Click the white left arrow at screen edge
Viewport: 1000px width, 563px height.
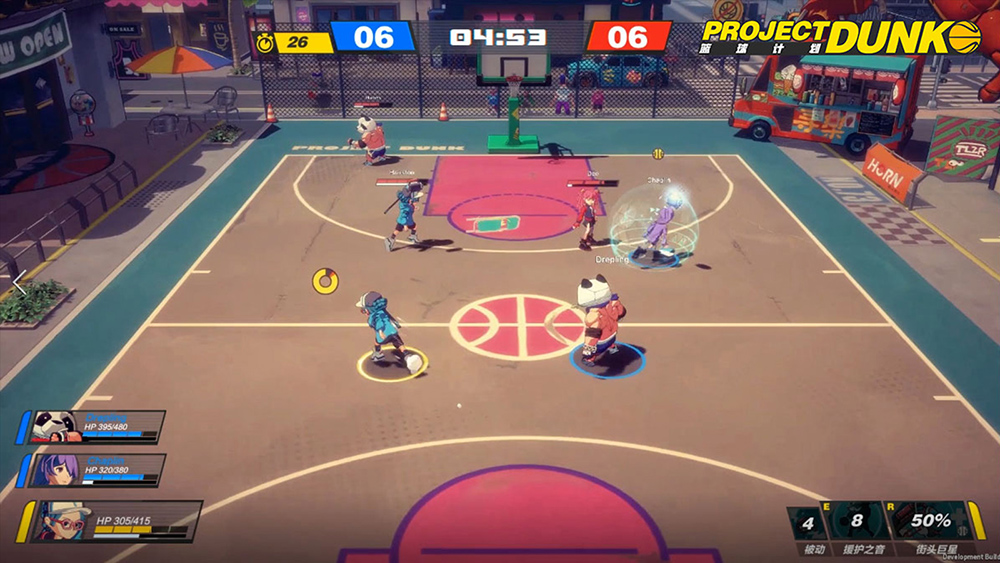tap(17, 283)
